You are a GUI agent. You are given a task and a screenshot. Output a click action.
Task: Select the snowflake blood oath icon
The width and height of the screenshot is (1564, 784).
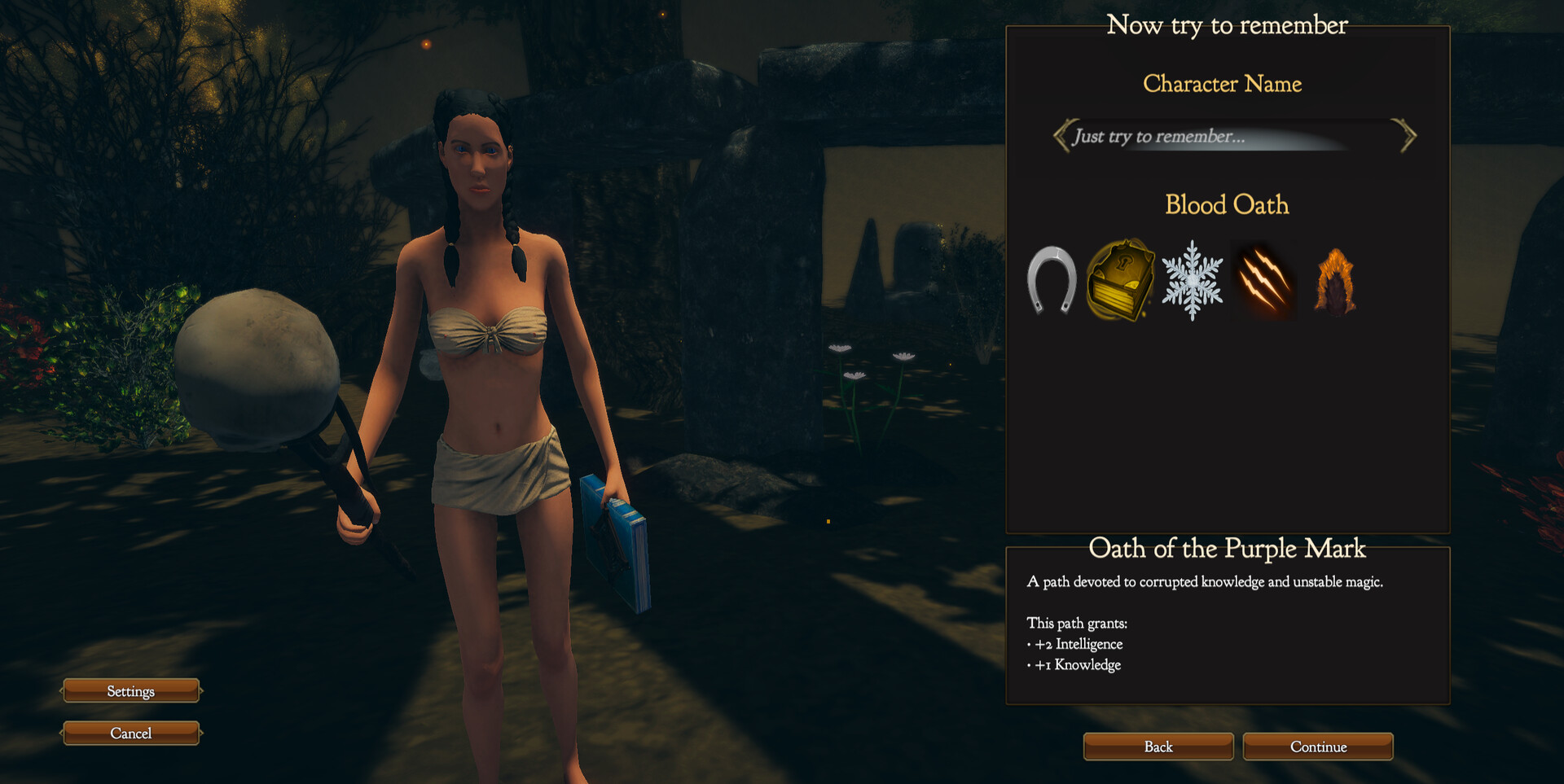[1192, 281]
